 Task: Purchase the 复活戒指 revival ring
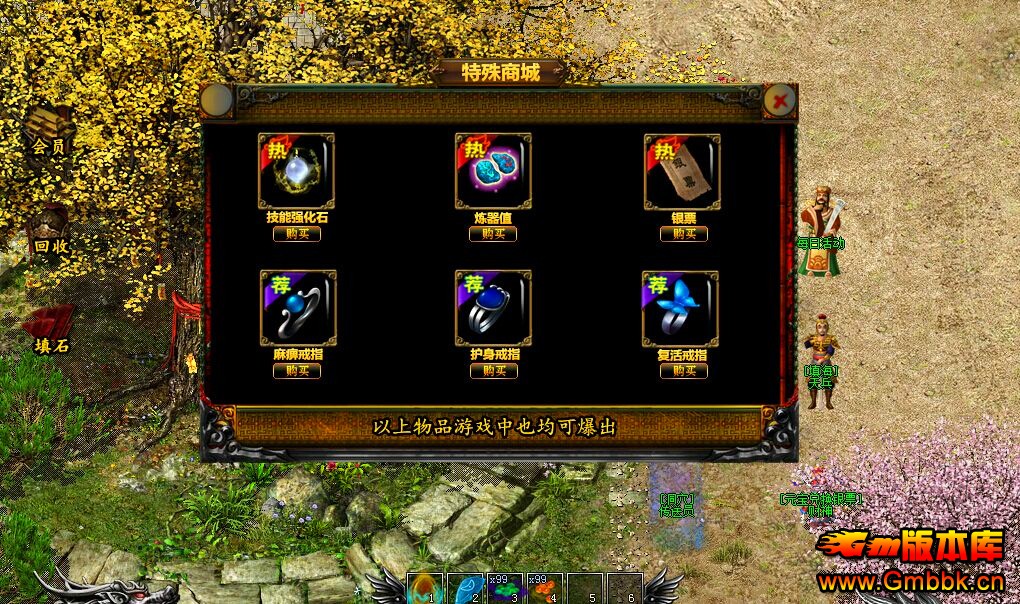[684, 371]
